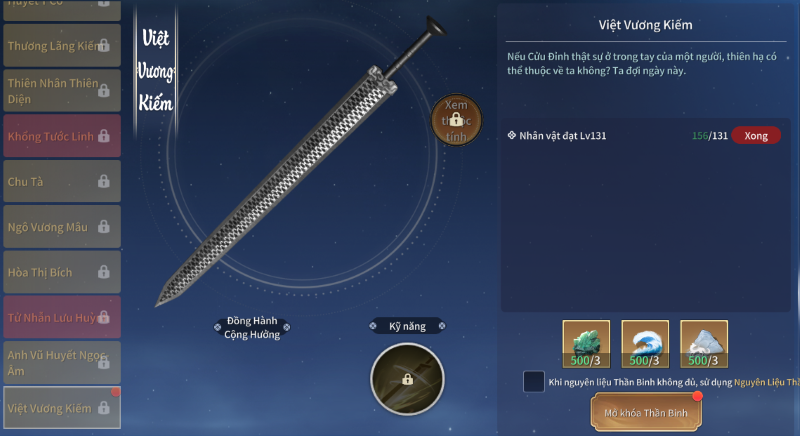Choose Thiên Nhân Thiên Diện weapon entry
The height and width of the screenshot is (436, 800).
[62, 91]
